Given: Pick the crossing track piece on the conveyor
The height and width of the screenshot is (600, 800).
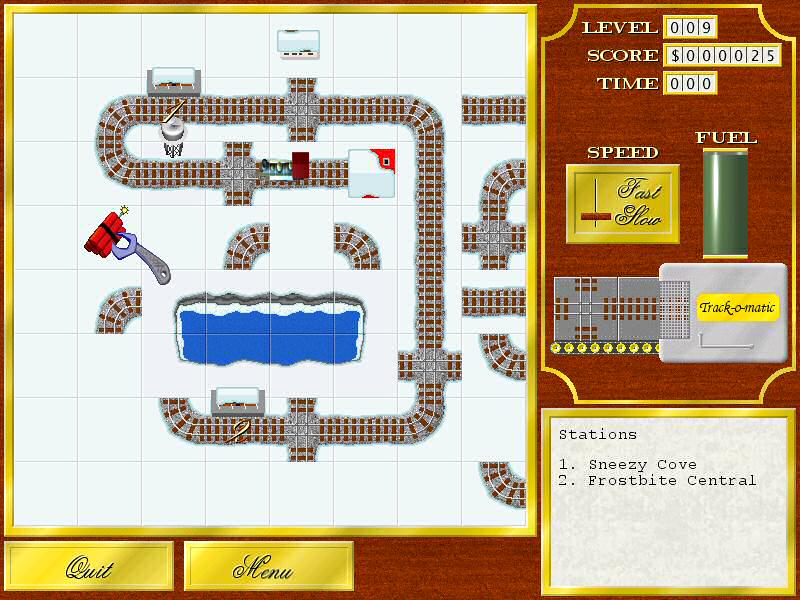Looking at the screenshot, I should pos(585,309).
